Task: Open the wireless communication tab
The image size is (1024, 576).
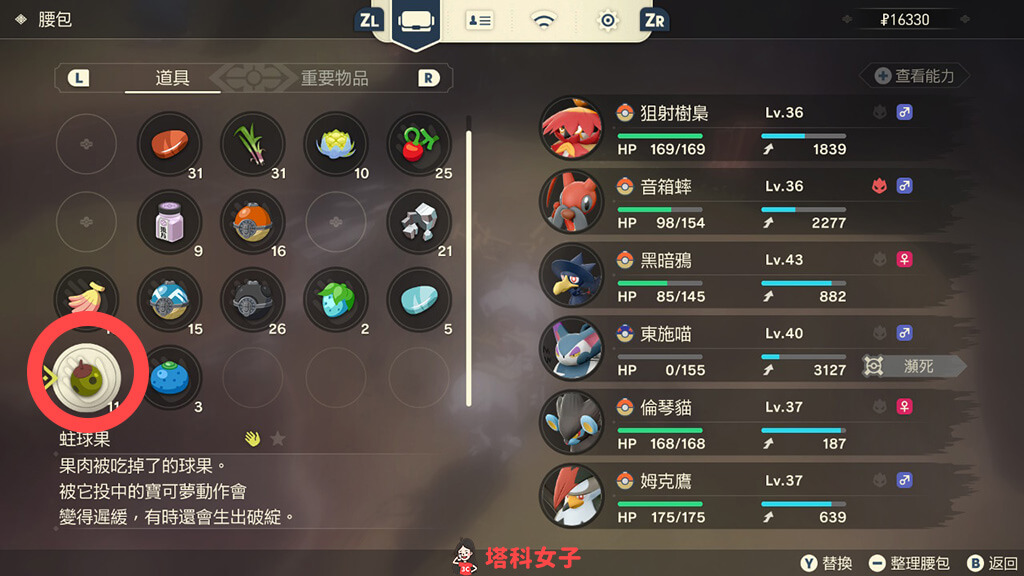Action: (544, 20)
